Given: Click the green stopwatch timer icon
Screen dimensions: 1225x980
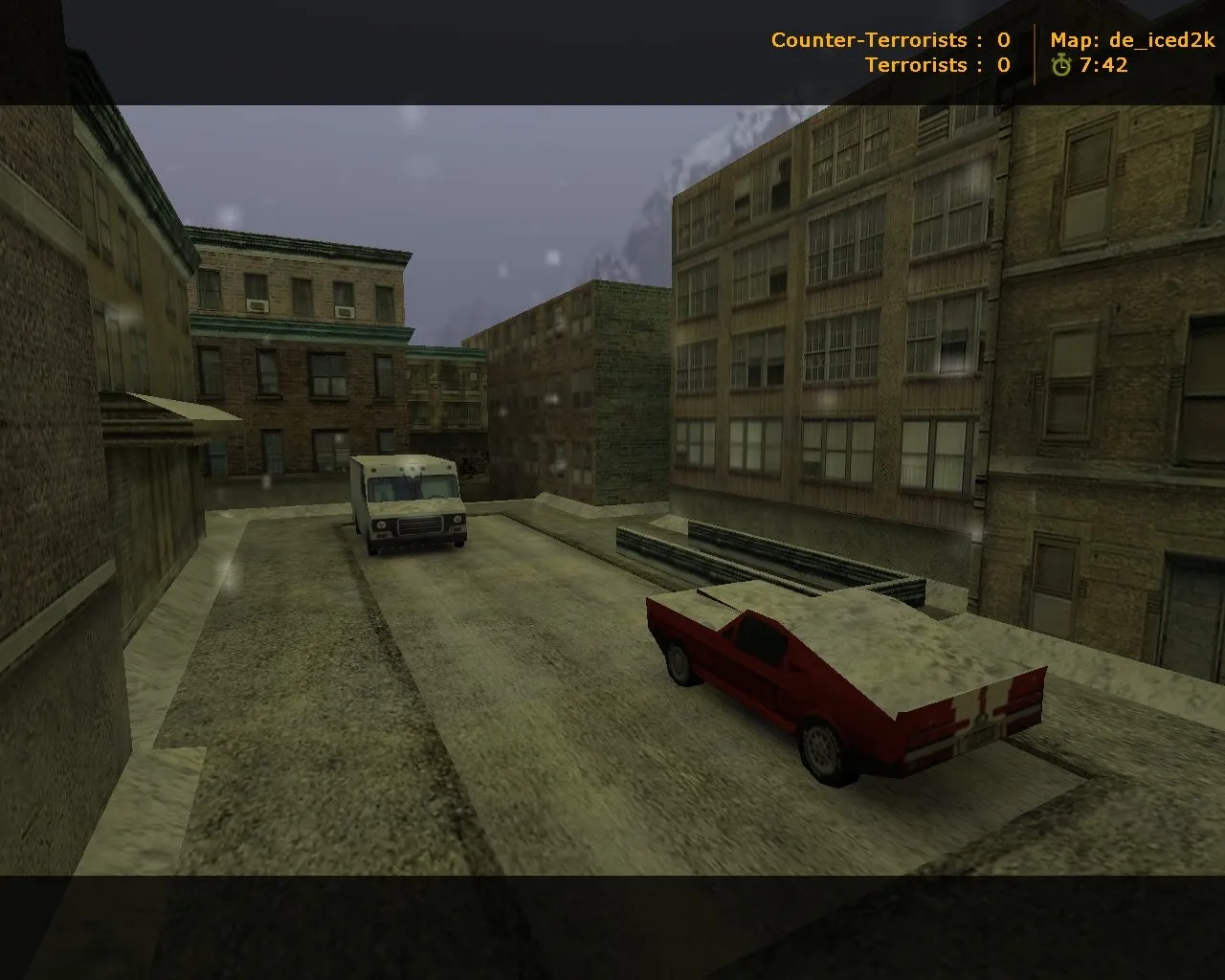Looking at the screenshot, I should point(1062,65).
